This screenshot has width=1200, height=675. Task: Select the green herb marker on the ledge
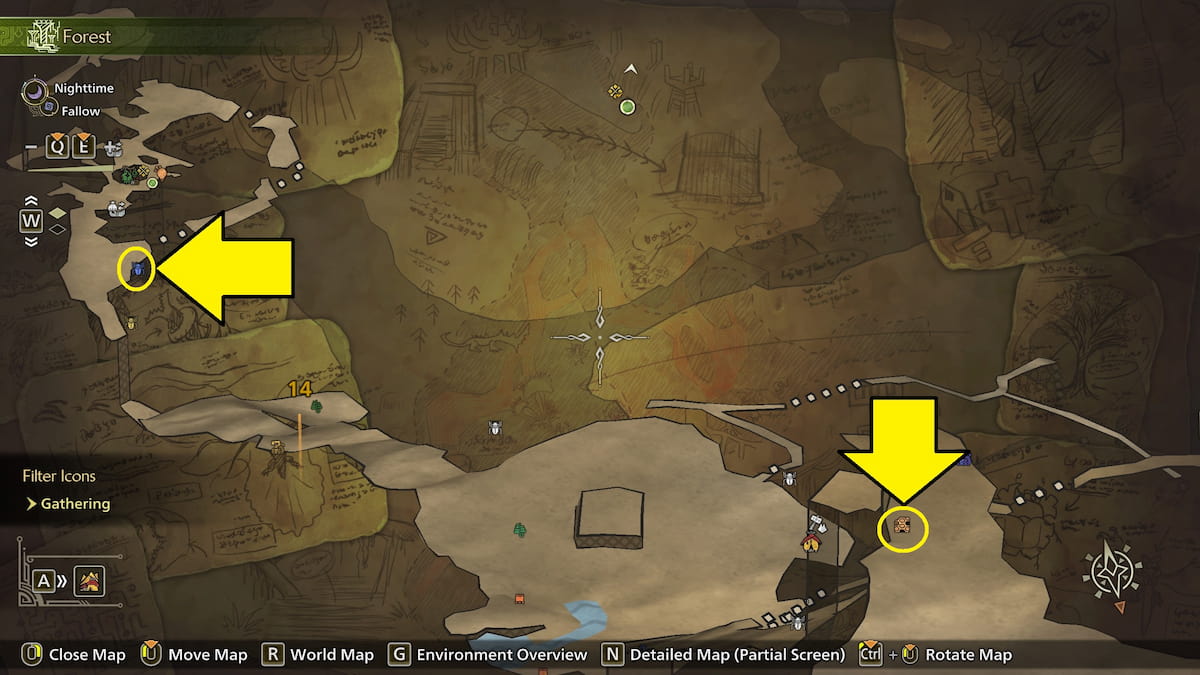click(x=316, y=406)
